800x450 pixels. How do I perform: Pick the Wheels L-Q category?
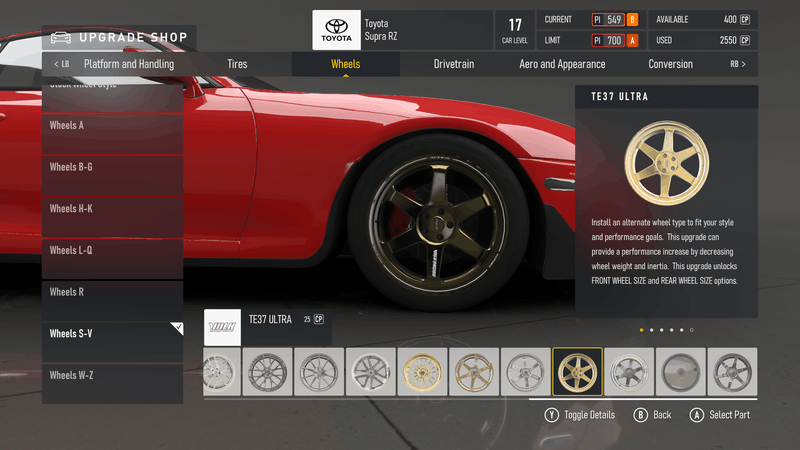(x=112, y=250)
